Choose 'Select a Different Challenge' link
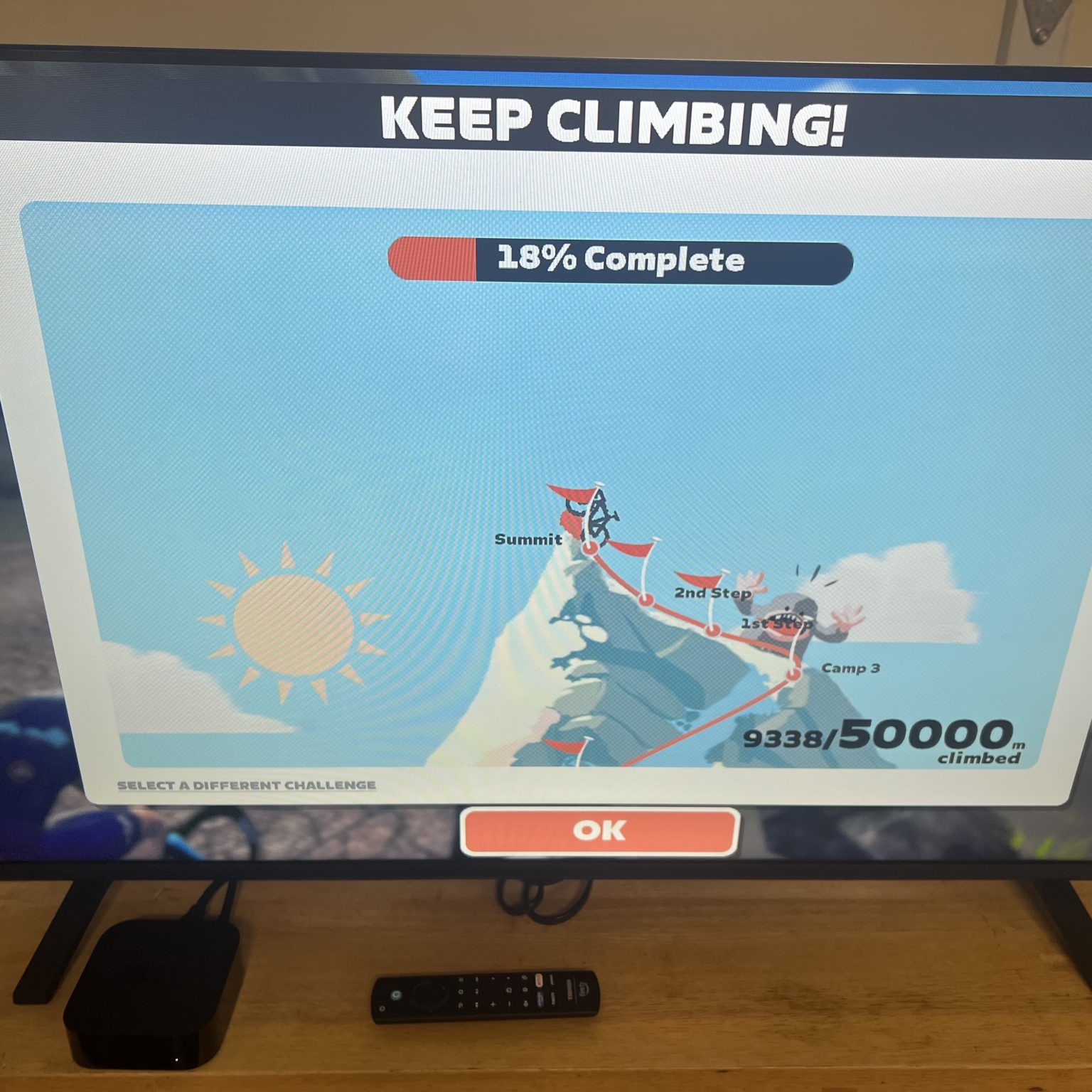1092x1092 pixels. coord(247,786)
